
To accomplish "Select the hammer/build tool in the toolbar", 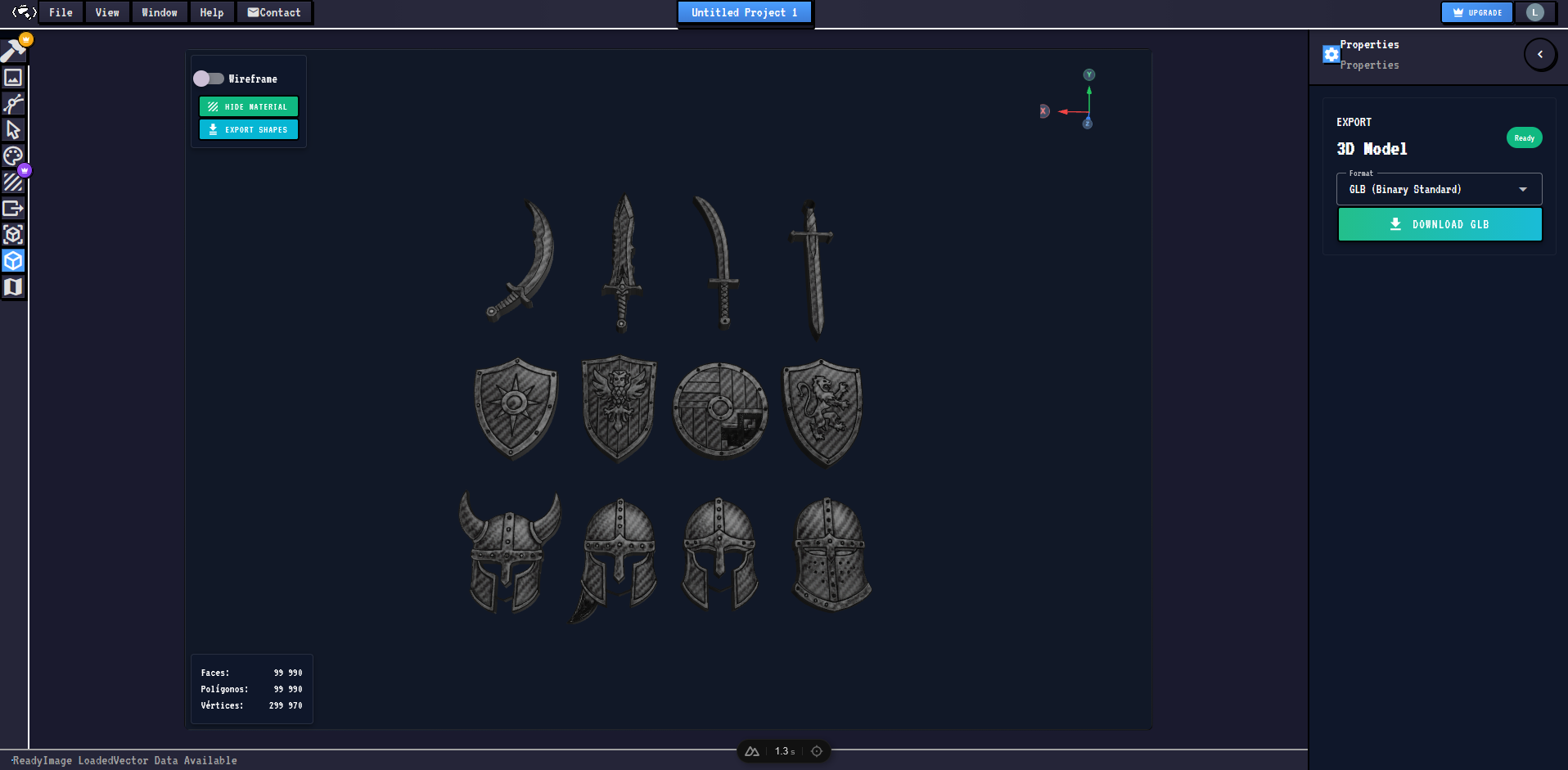I will [13, 49].
